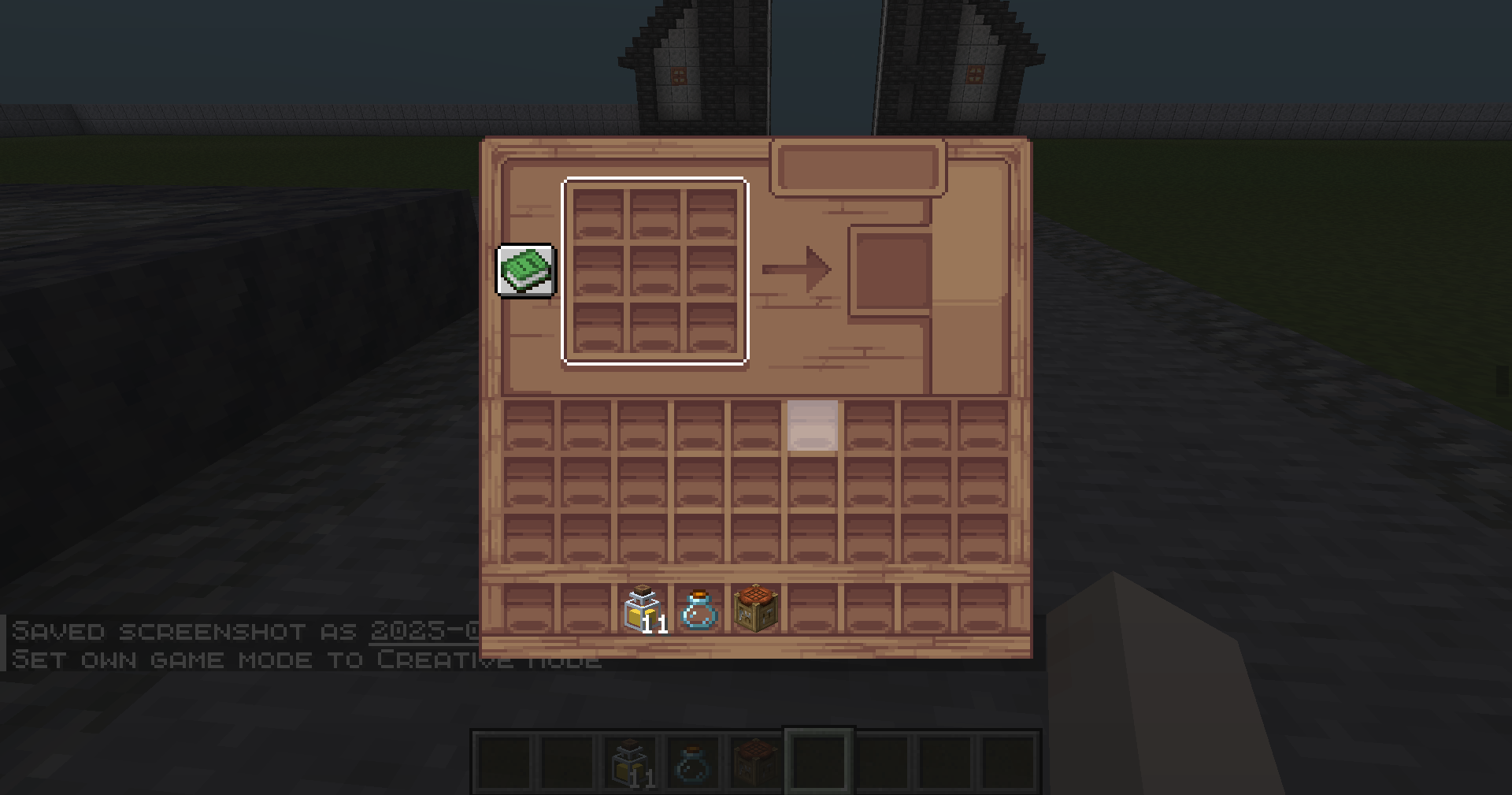Select the empty glass bottle
Image resolution: width=1512 pixels, height=795 pixels.
(699, 610)
